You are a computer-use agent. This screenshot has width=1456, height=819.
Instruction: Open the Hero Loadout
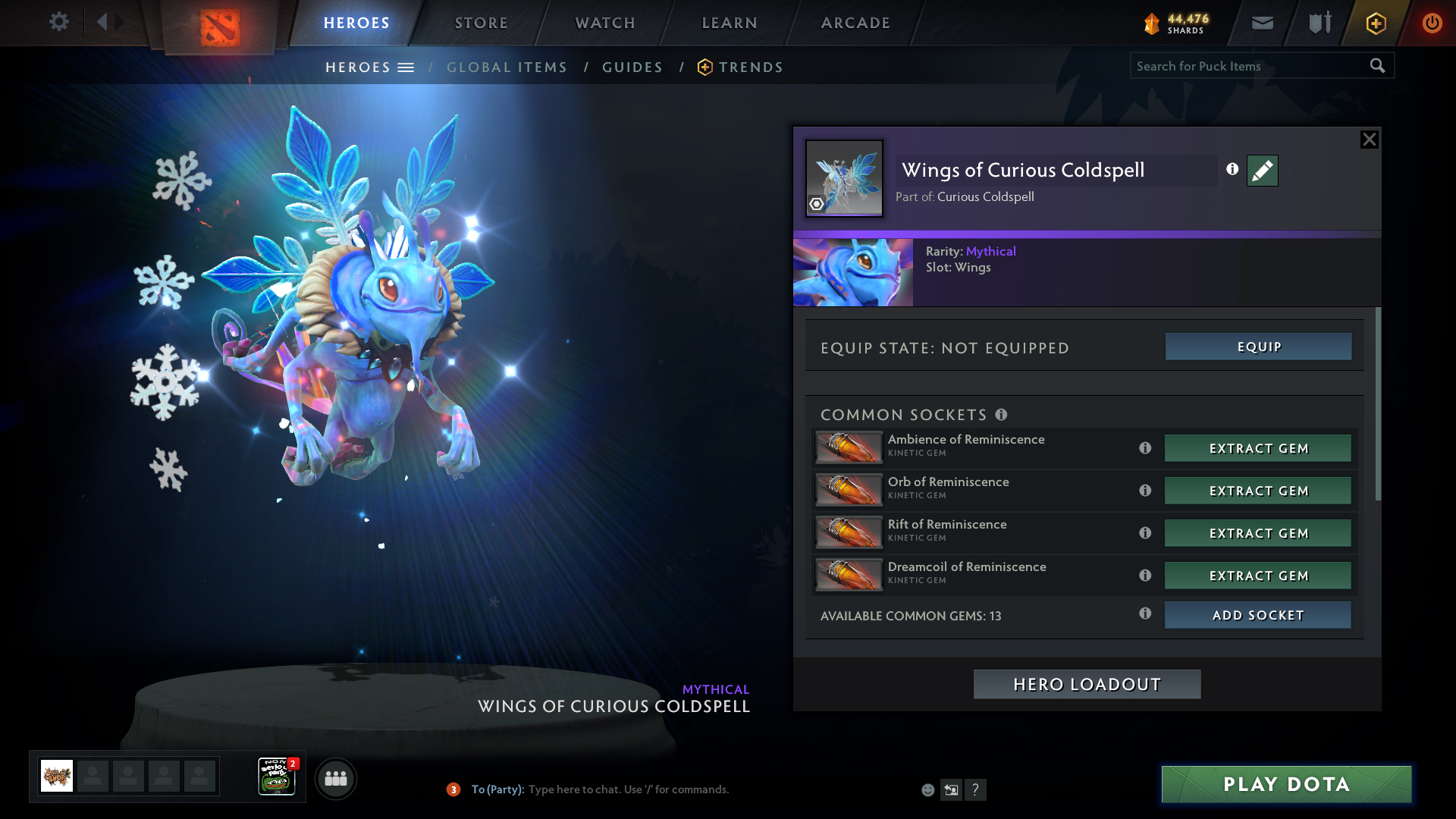point(1087,684)
